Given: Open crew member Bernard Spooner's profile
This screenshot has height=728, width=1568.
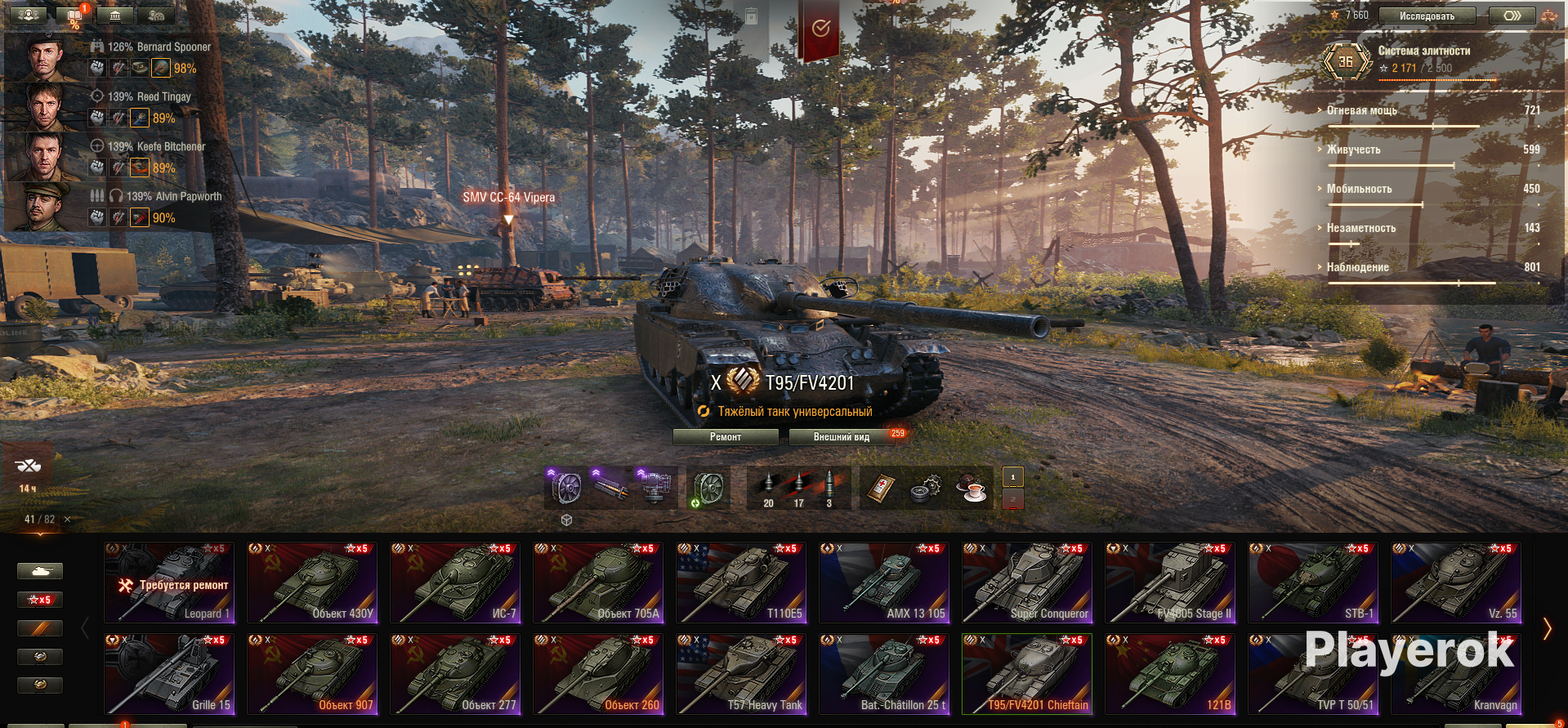Looking at the screenshot, I should (x=45, y=57).
